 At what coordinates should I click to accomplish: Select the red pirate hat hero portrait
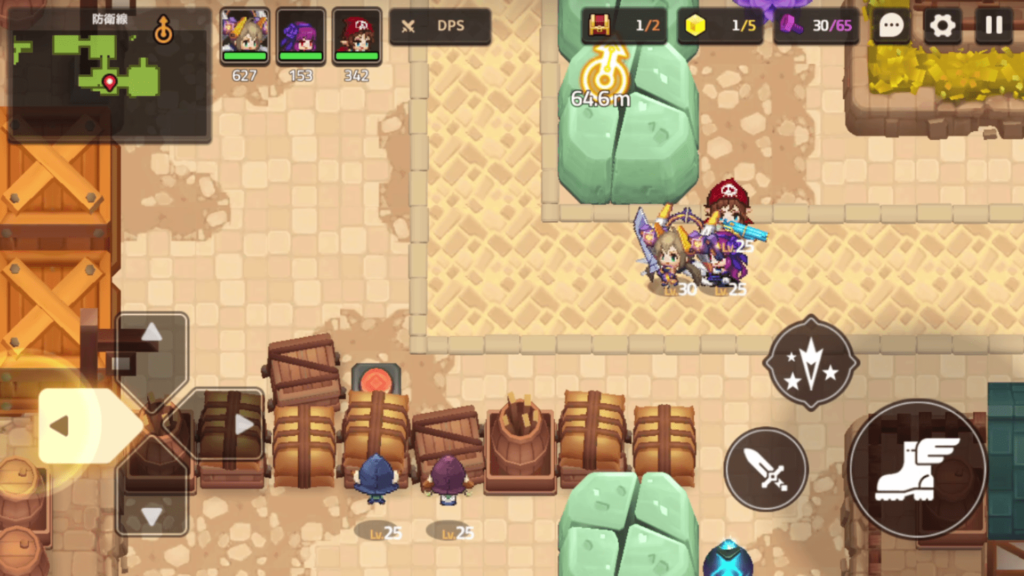(357, 37)
